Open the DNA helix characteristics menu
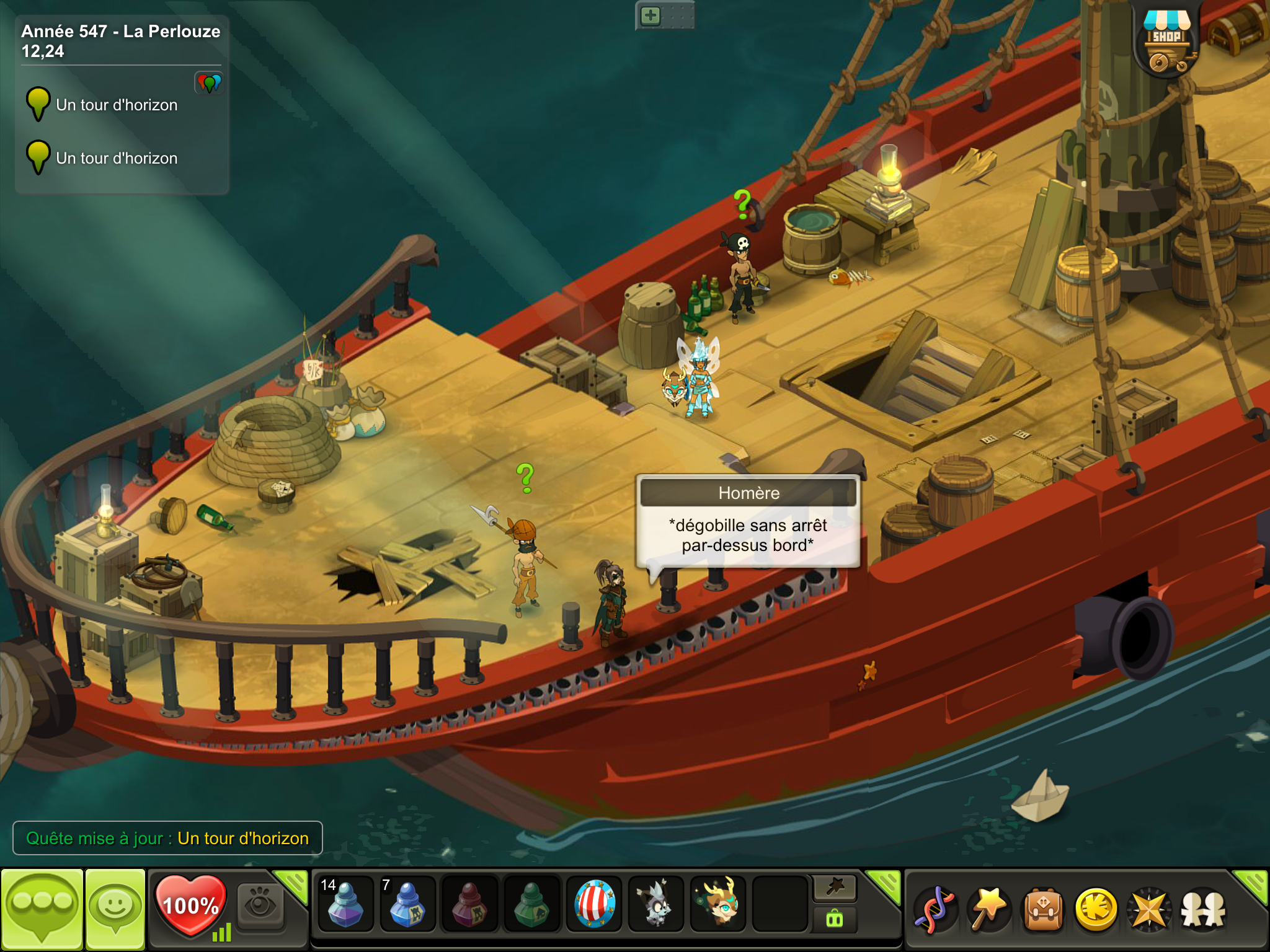 pyautogui.click(x=935, y=910)
